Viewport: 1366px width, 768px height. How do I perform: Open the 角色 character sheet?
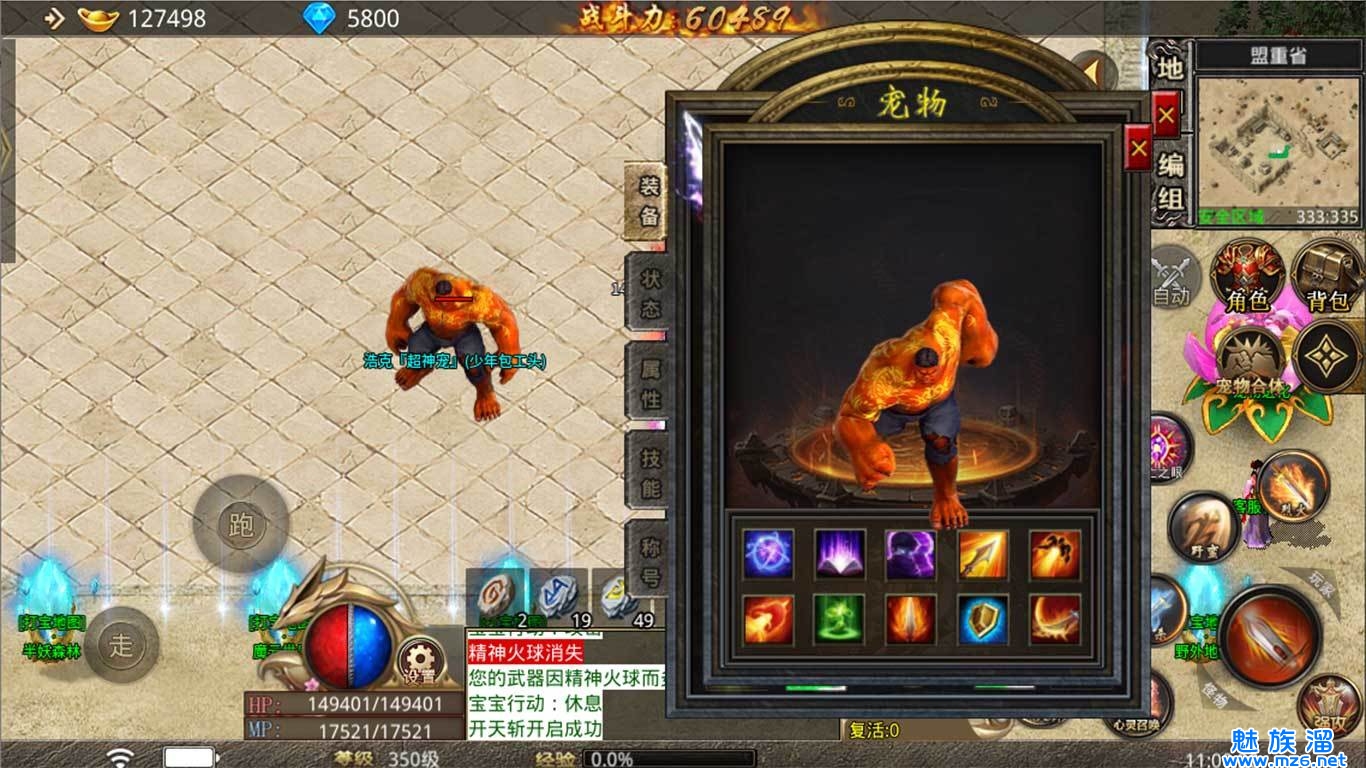click(1248, 276)
